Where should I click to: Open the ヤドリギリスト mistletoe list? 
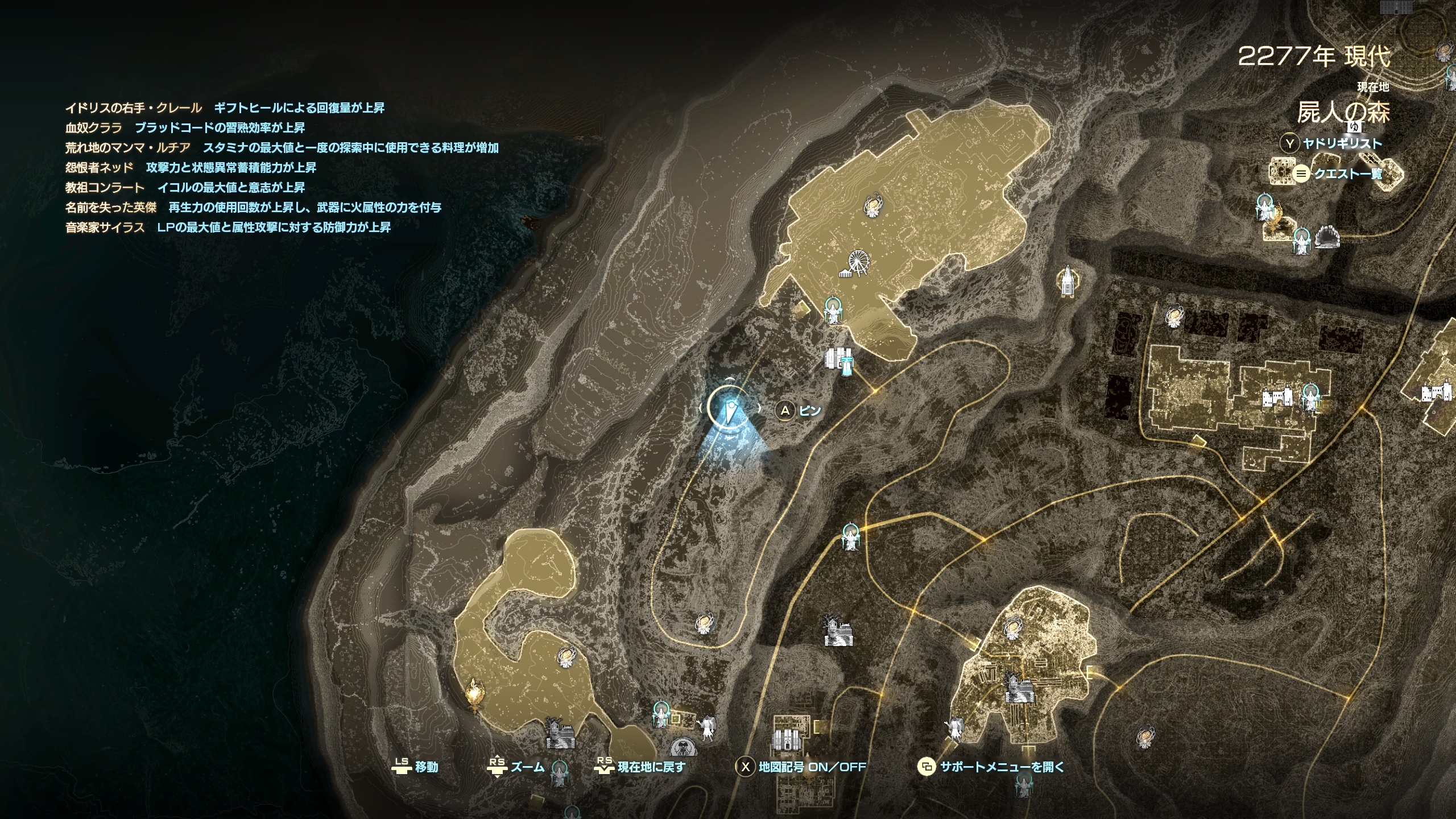1341,144
